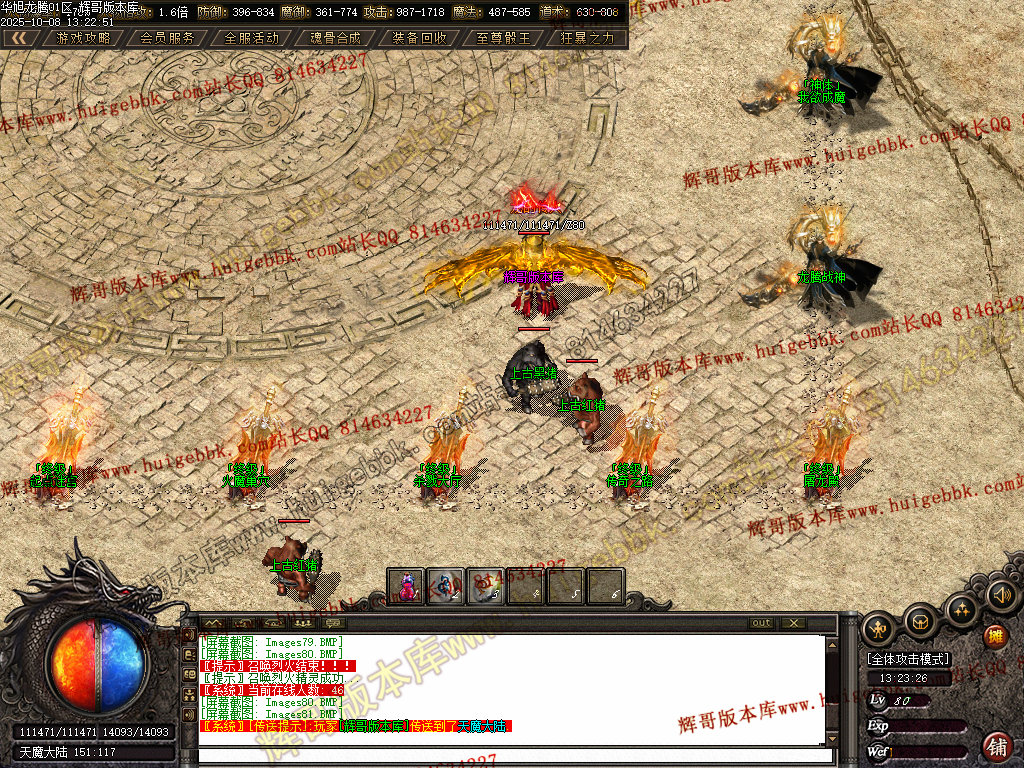Activate the 狂暴之力 berserk power menu
The width and height of the screenshot is (1024, 768).
coord(588,38)
